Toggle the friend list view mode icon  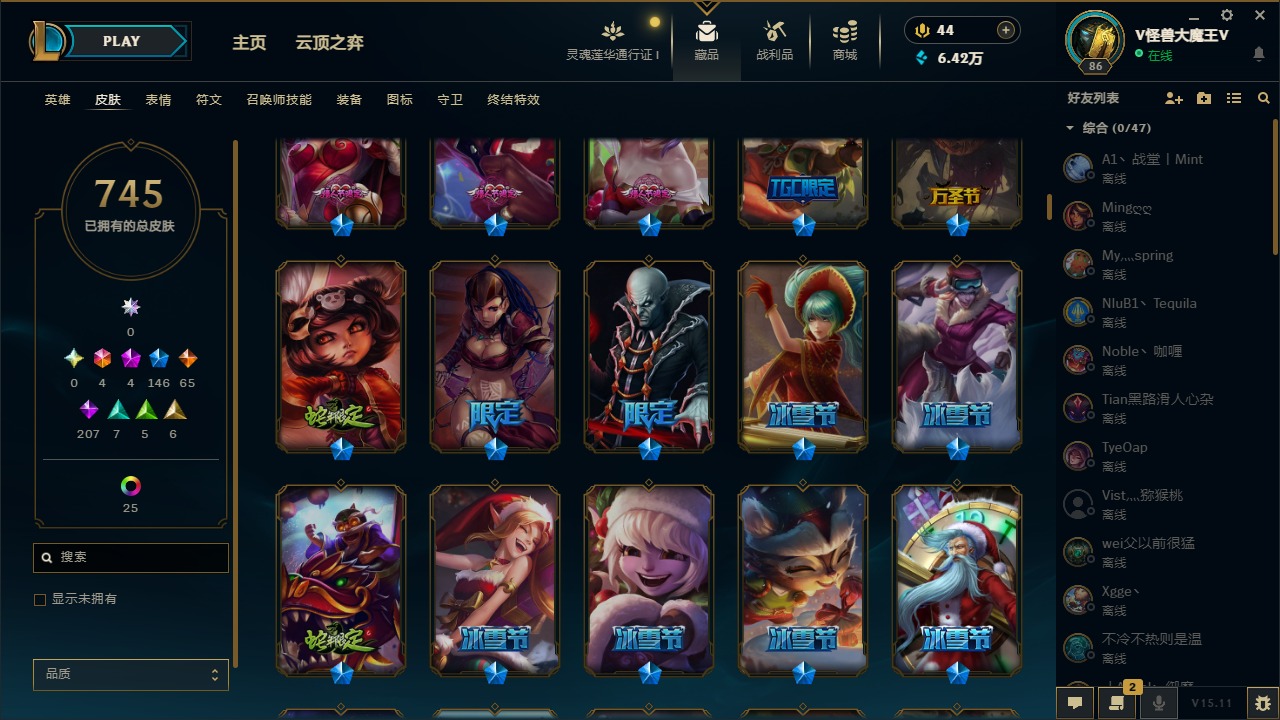pyautogui.click(x=1234, y=98)
